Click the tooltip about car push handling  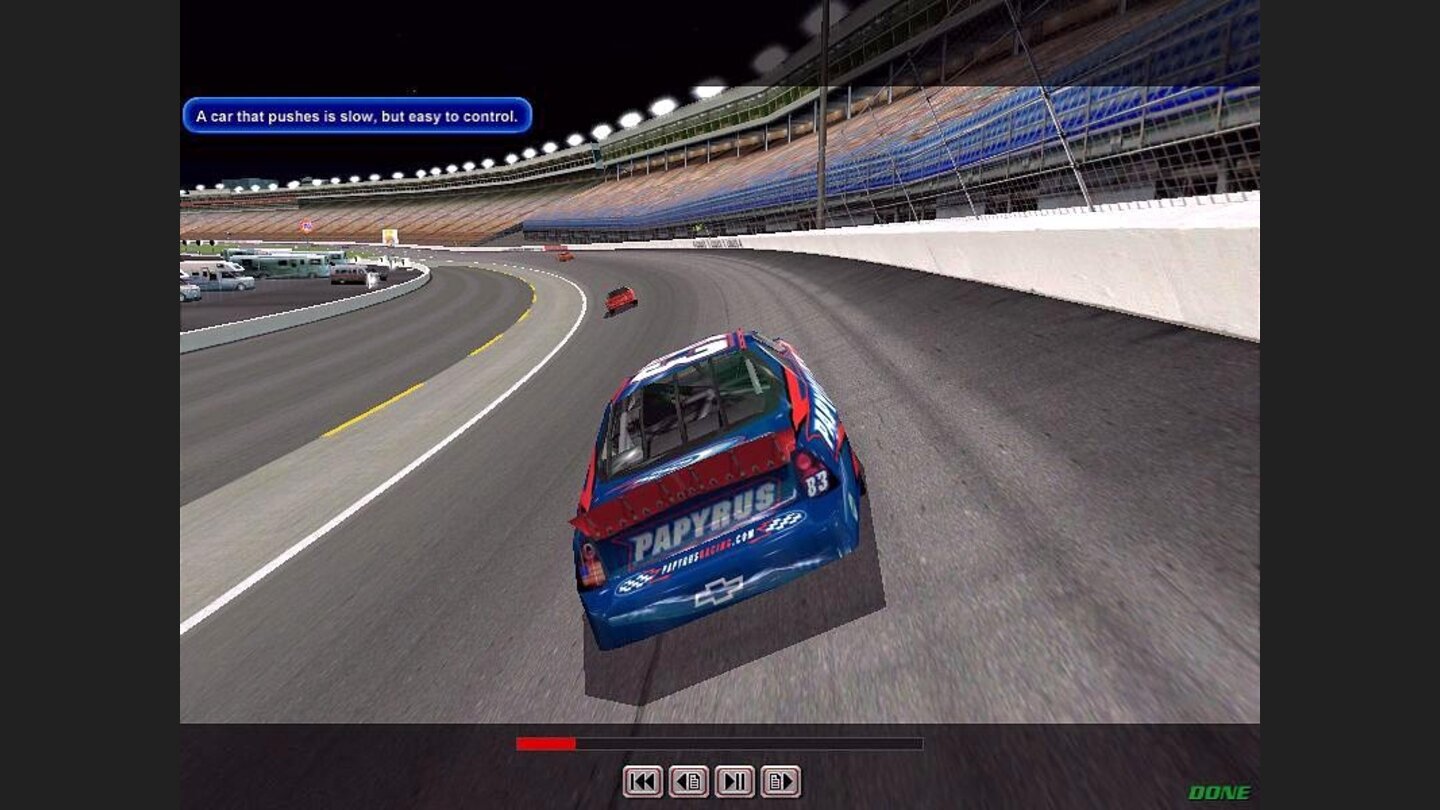click(357, 116)
